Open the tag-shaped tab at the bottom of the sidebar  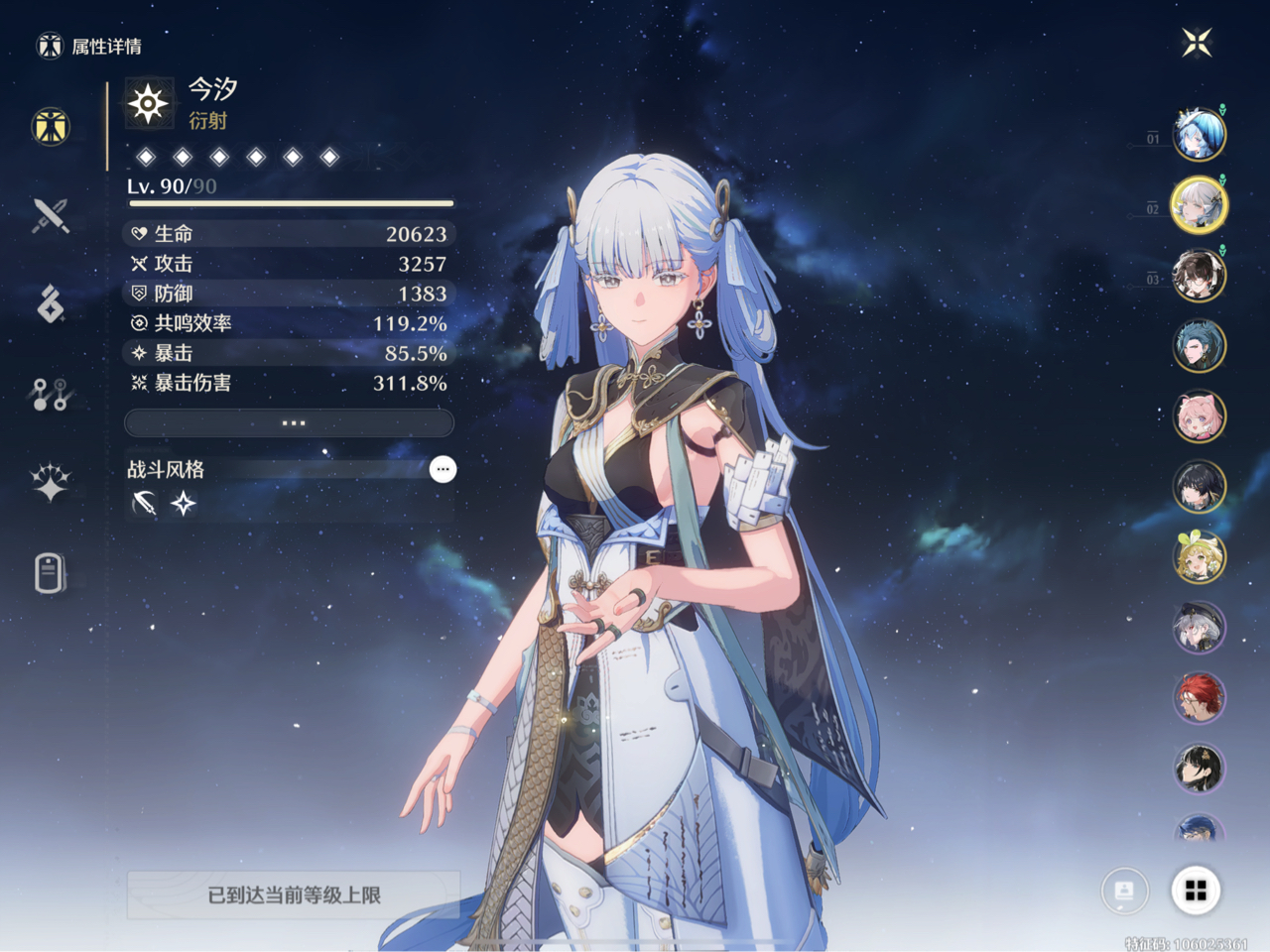click(51, 573)
